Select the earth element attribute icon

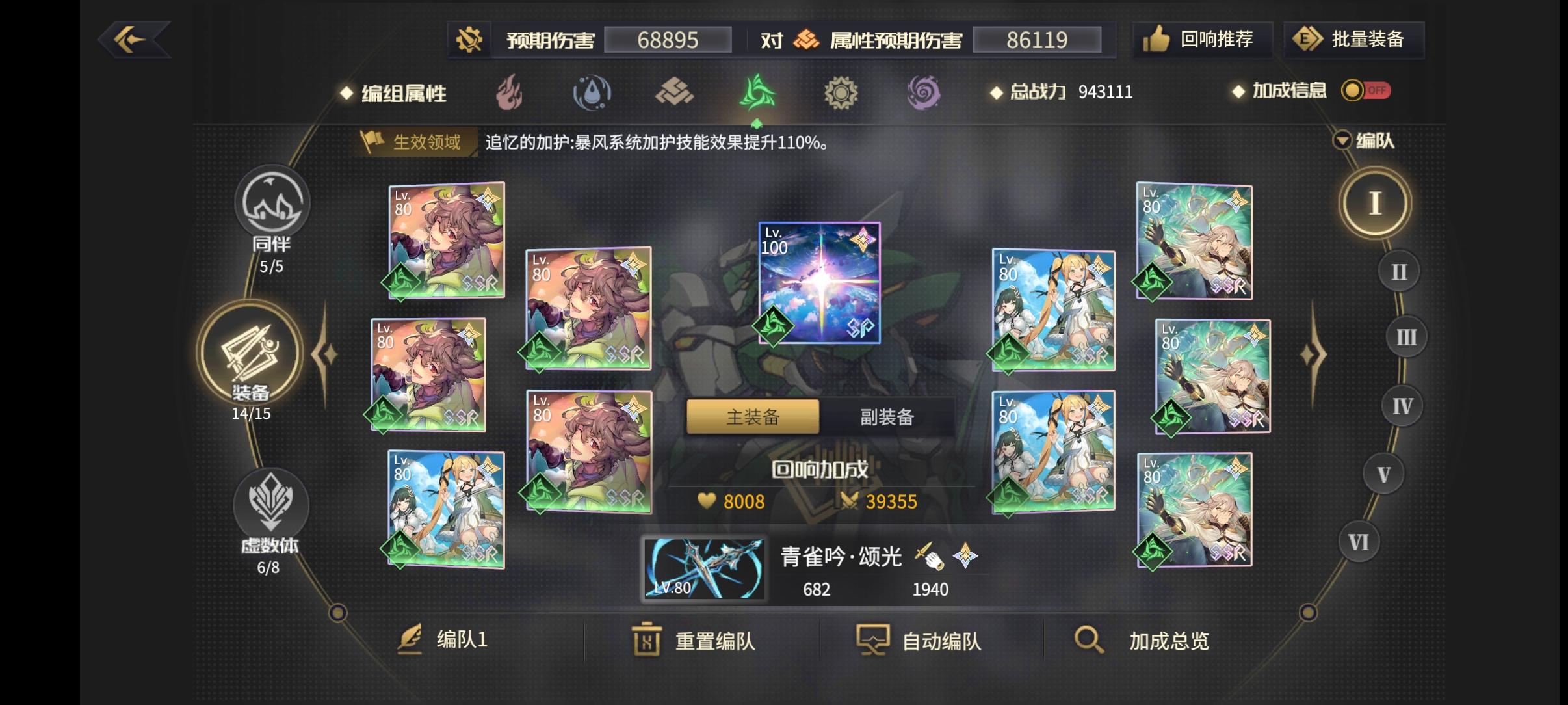click(x=675, y=93)
